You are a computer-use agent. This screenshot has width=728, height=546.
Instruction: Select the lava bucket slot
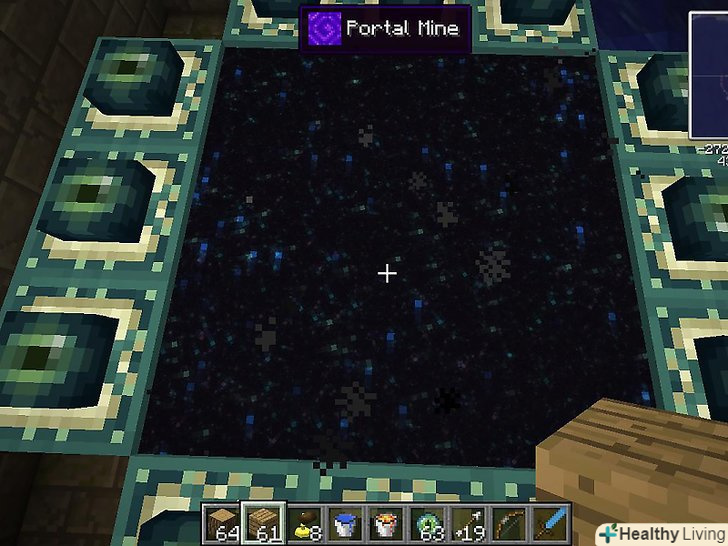pos(388,521)
